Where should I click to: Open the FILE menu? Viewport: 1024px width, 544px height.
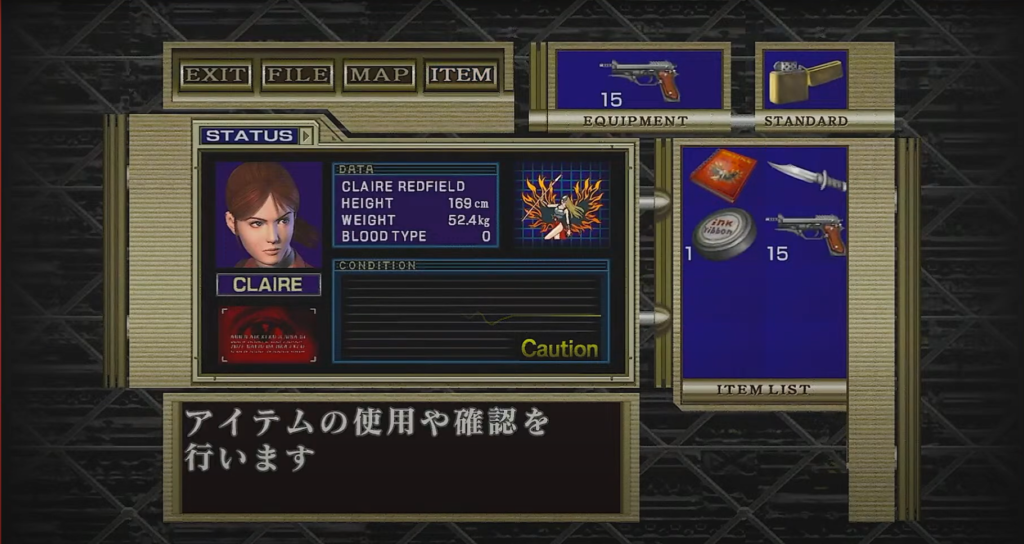pyautogui.click(x=297, y=75)
